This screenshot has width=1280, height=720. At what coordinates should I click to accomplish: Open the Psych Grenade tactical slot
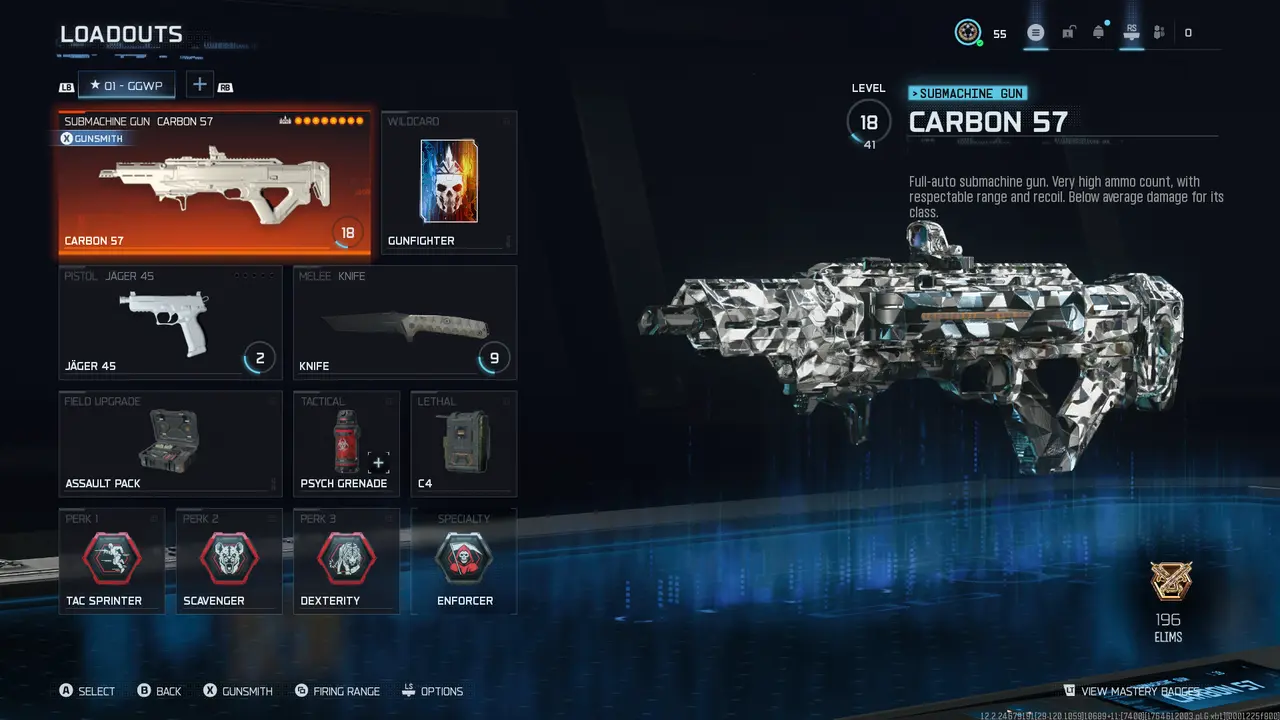click(346, 443)
